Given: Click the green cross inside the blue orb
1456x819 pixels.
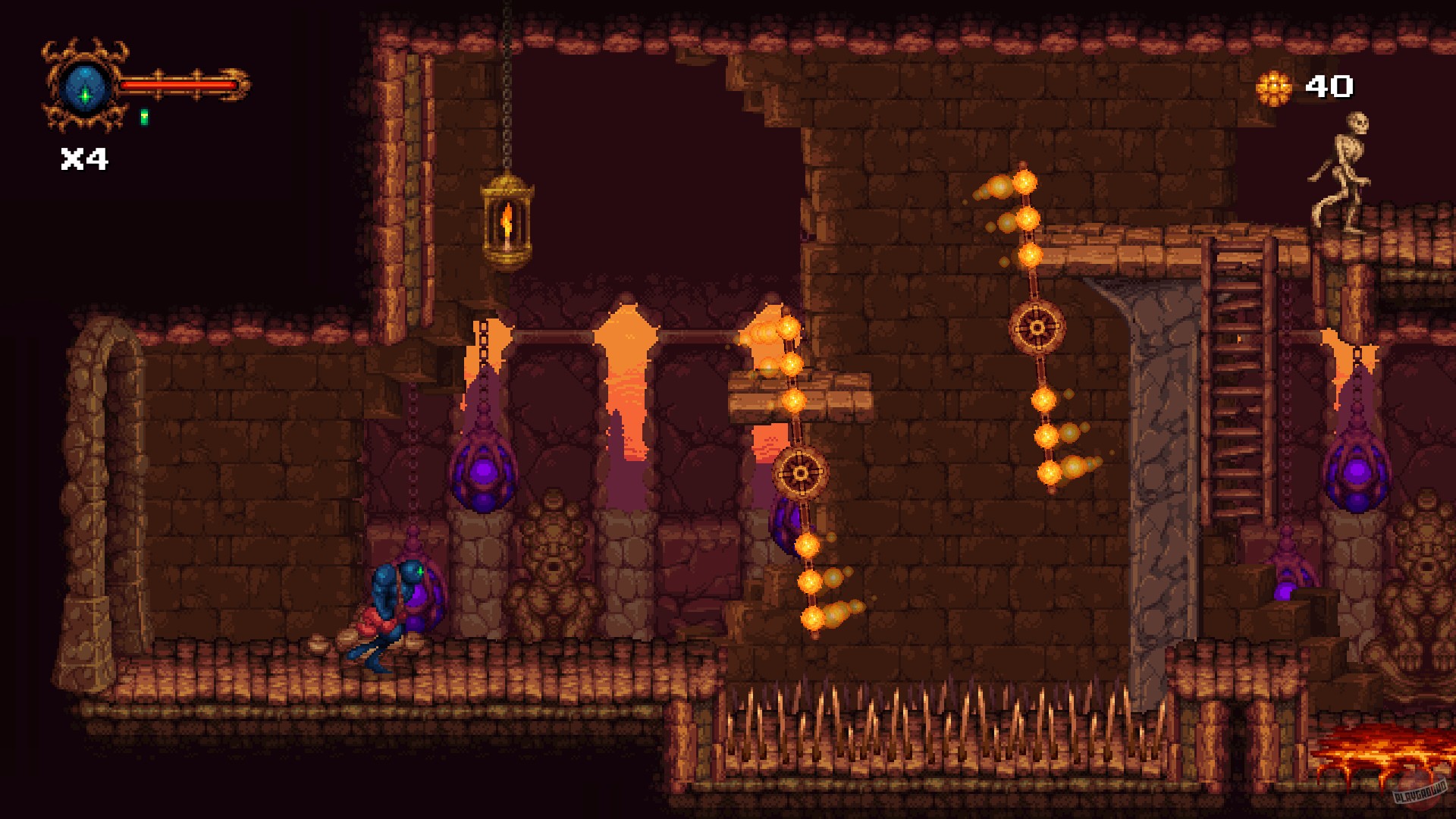Looking at the screenshot, I should 86,95.
